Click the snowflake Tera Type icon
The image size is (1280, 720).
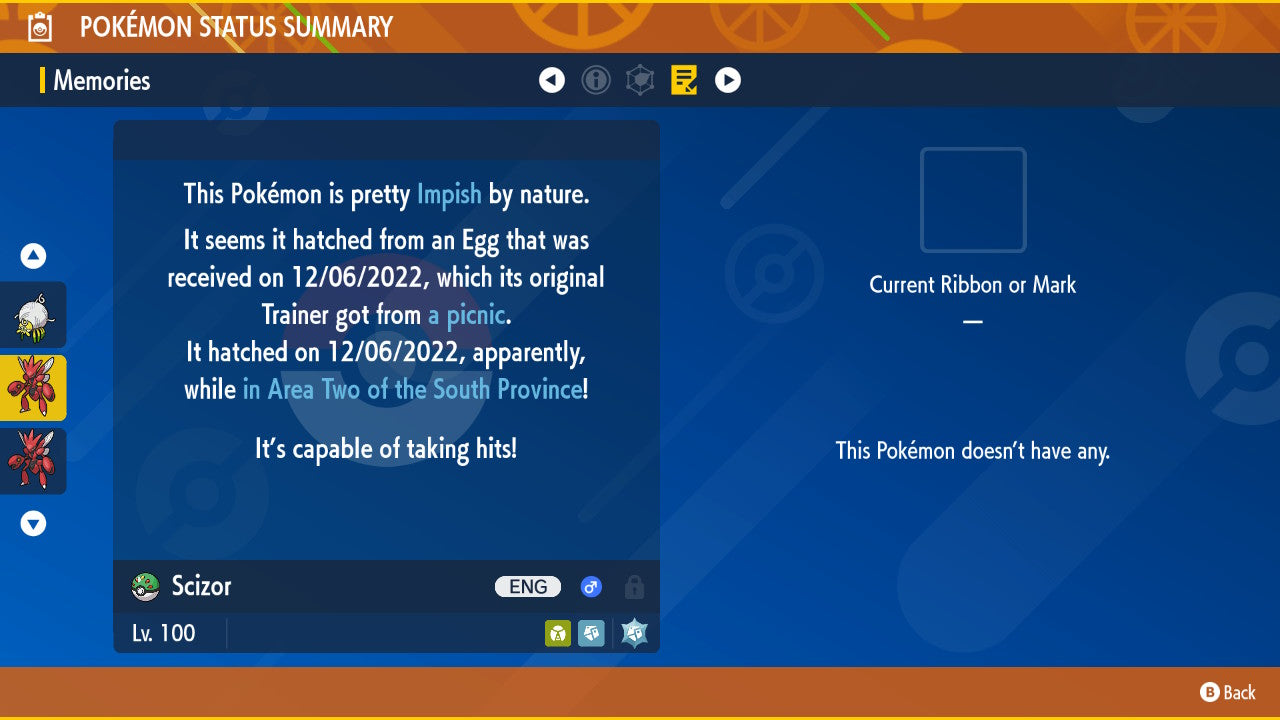pyautogui.click(x=633, y=632)
